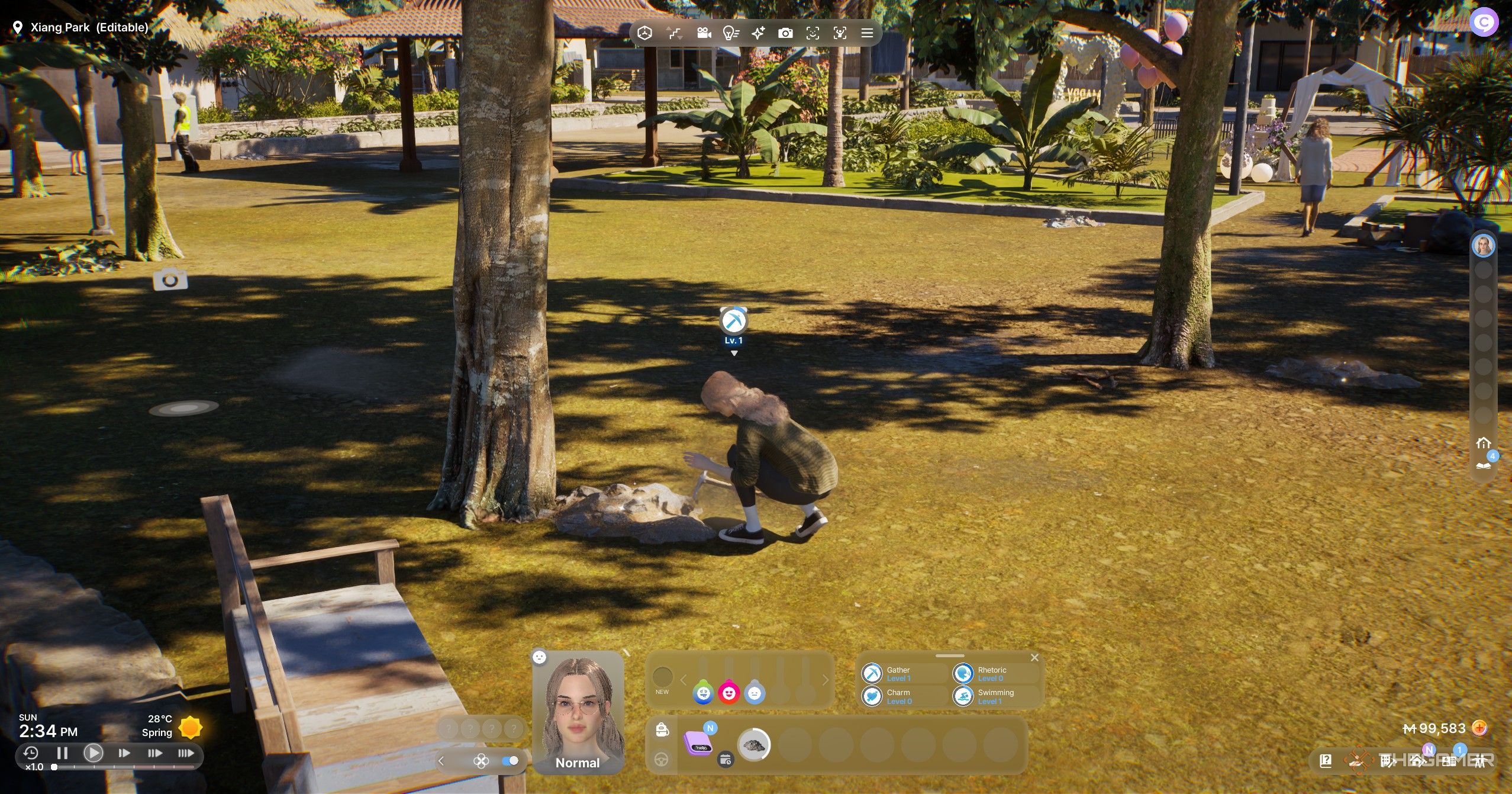The height and width of the screenshot is (794, 1512).
Task: Open the lightbulb tips panel
Action: (731, 33)
